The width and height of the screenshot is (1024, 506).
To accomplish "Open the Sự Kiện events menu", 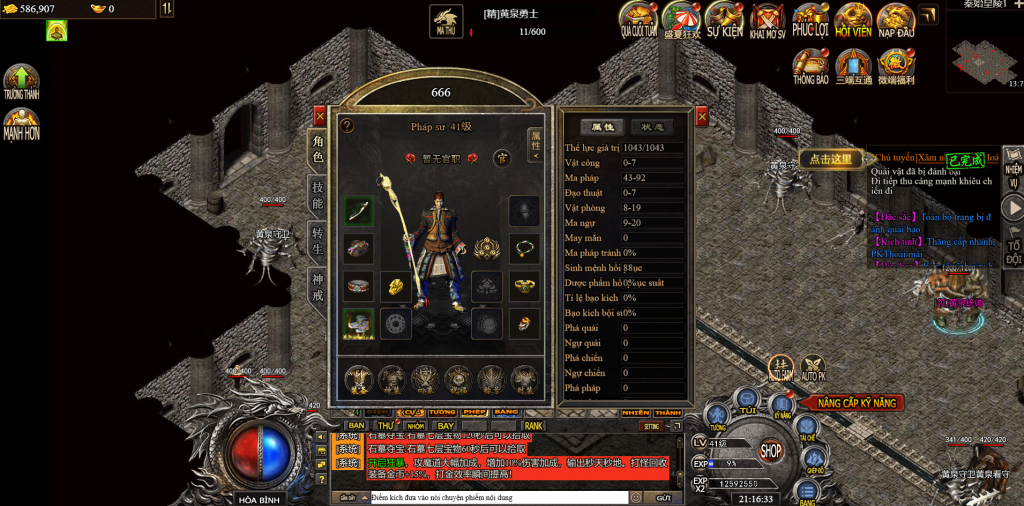I will pyautogui.click(x=724, y=19).
